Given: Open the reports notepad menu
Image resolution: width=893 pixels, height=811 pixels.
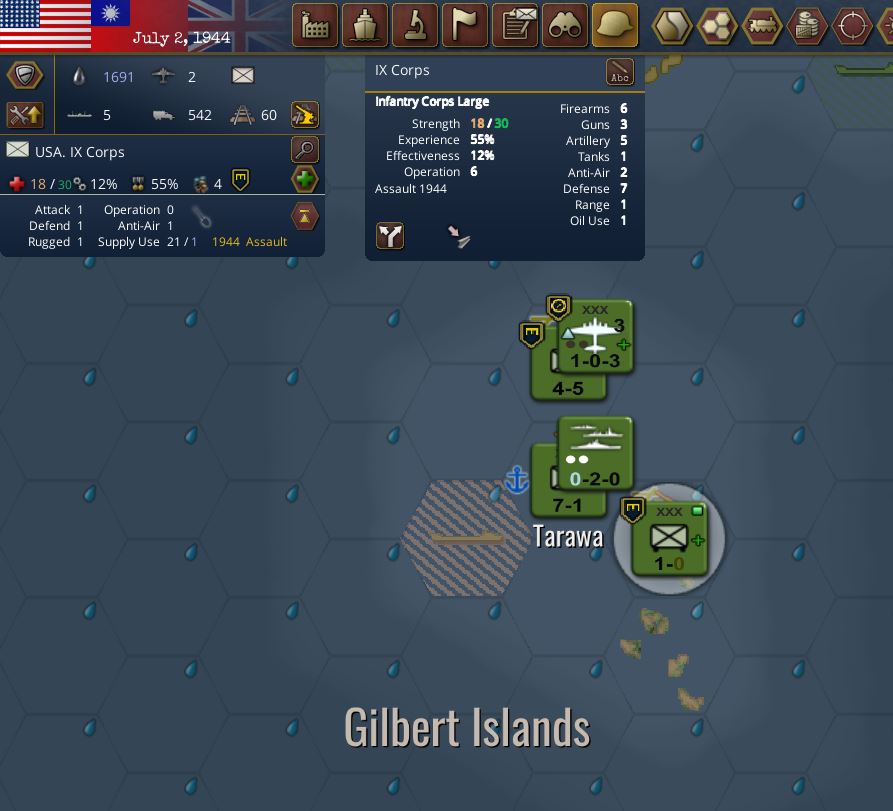Looking at the screenshot, I should point(515,26).
